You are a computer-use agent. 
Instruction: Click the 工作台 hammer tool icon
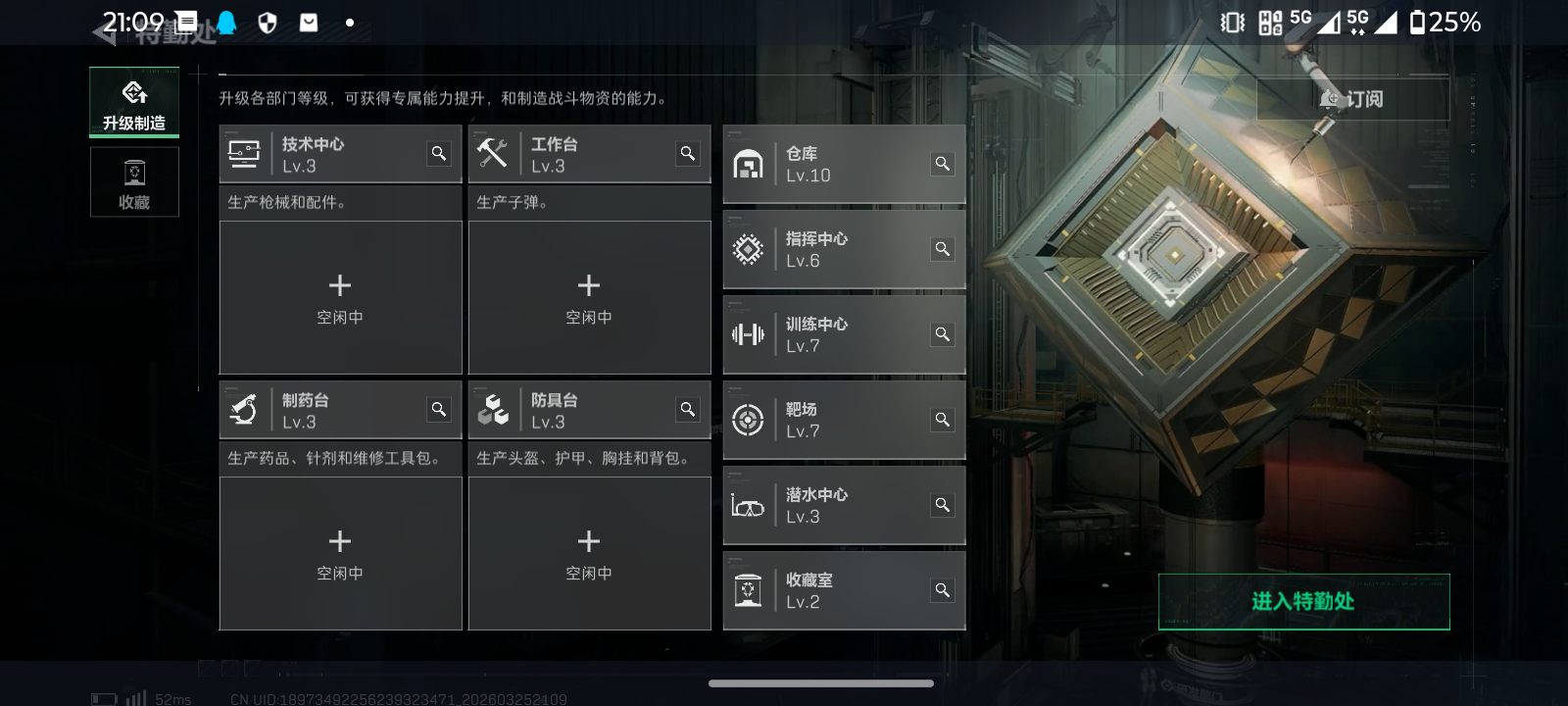494,153
